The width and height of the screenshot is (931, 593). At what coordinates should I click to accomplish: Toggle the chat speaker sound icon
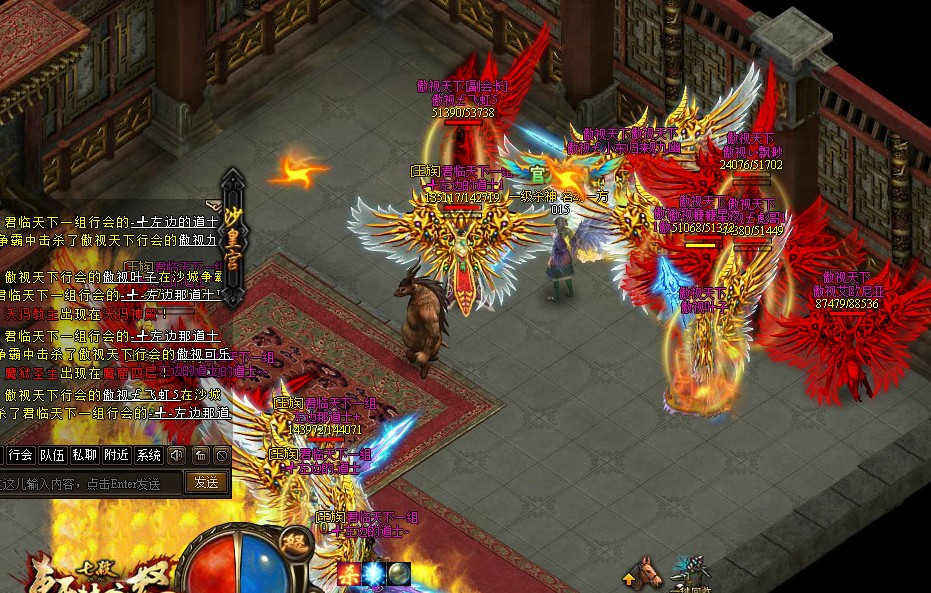click(177, 455)
